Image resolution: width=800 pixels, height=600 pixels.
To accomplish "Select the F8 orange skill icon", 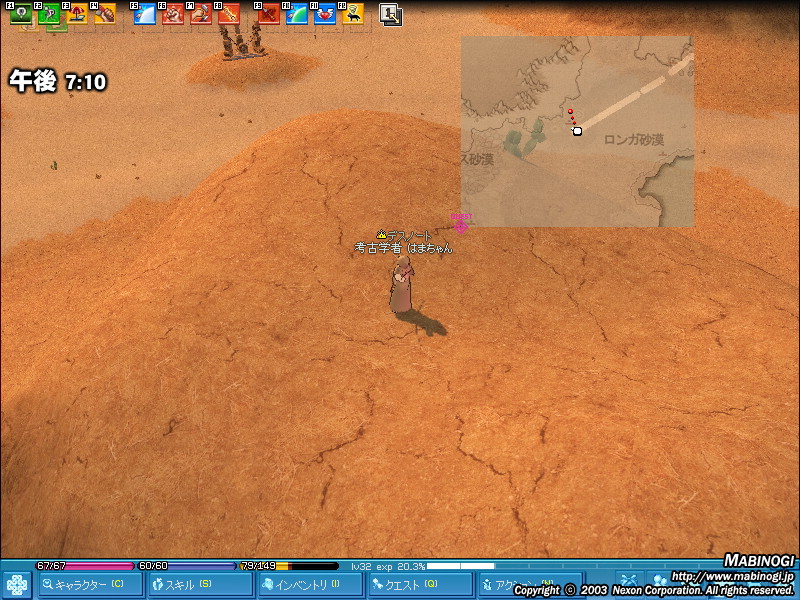I will tap(229, 14).
